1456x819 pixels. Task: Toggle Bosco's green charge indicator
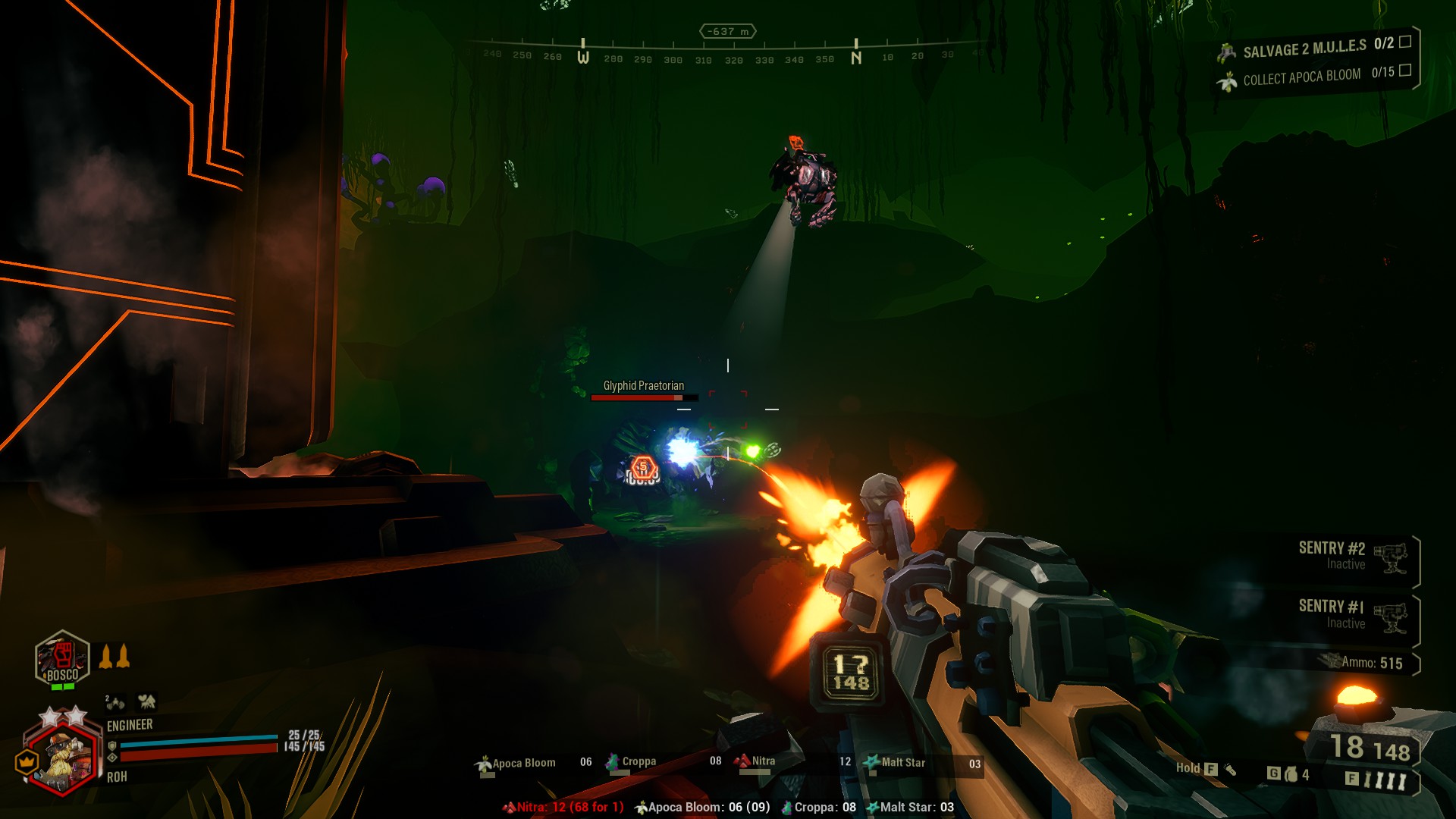(63, 686)
